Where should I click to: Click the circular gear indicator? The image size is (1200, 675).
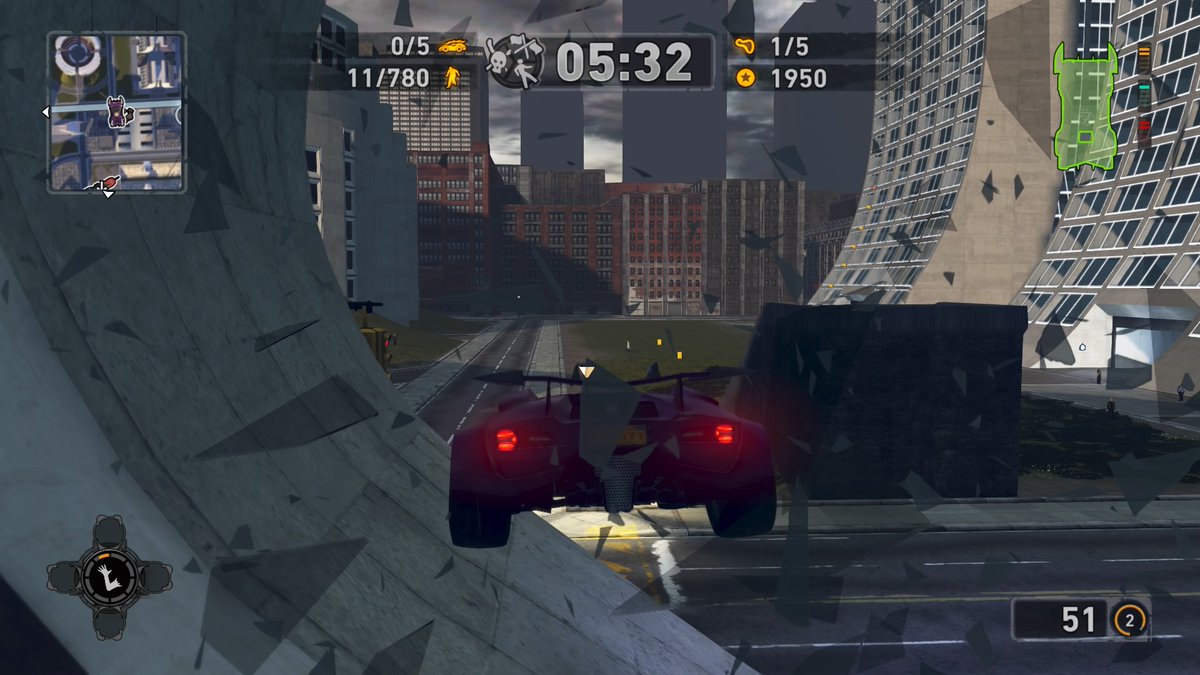tap(1129, 621)
